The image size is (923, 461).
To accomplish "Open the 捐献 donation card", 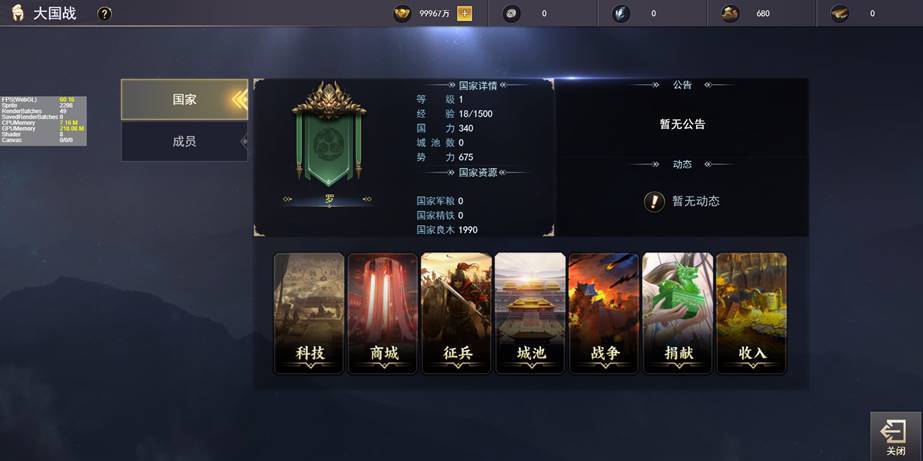I will 678,313.
